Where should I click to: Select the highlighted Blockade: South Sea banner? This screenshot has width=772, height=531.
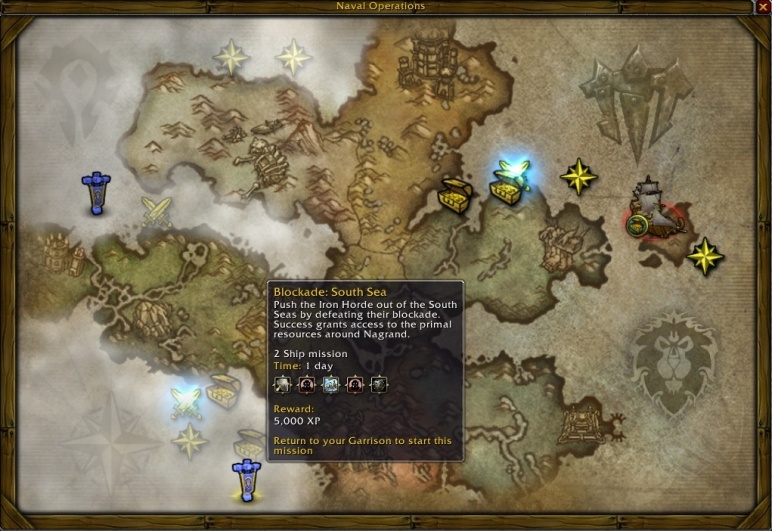246,479
